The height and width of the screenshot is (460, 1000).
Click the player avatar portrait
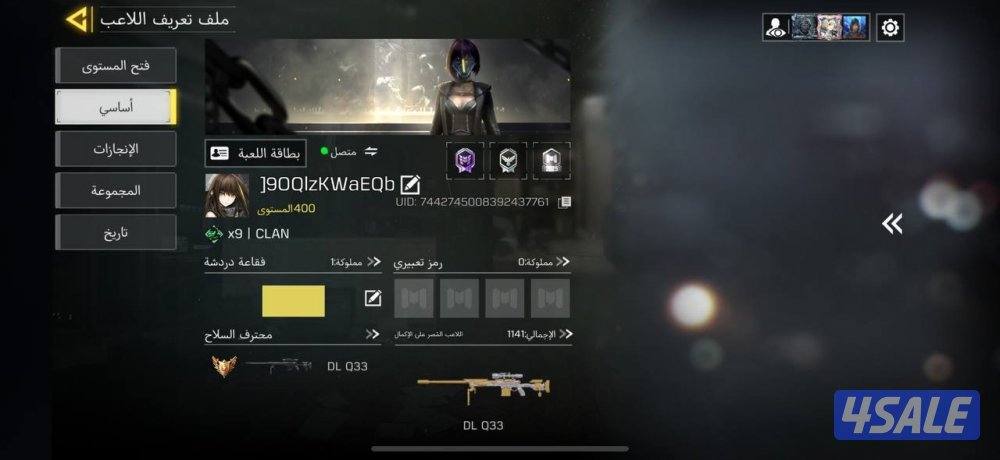click(226, 195)
